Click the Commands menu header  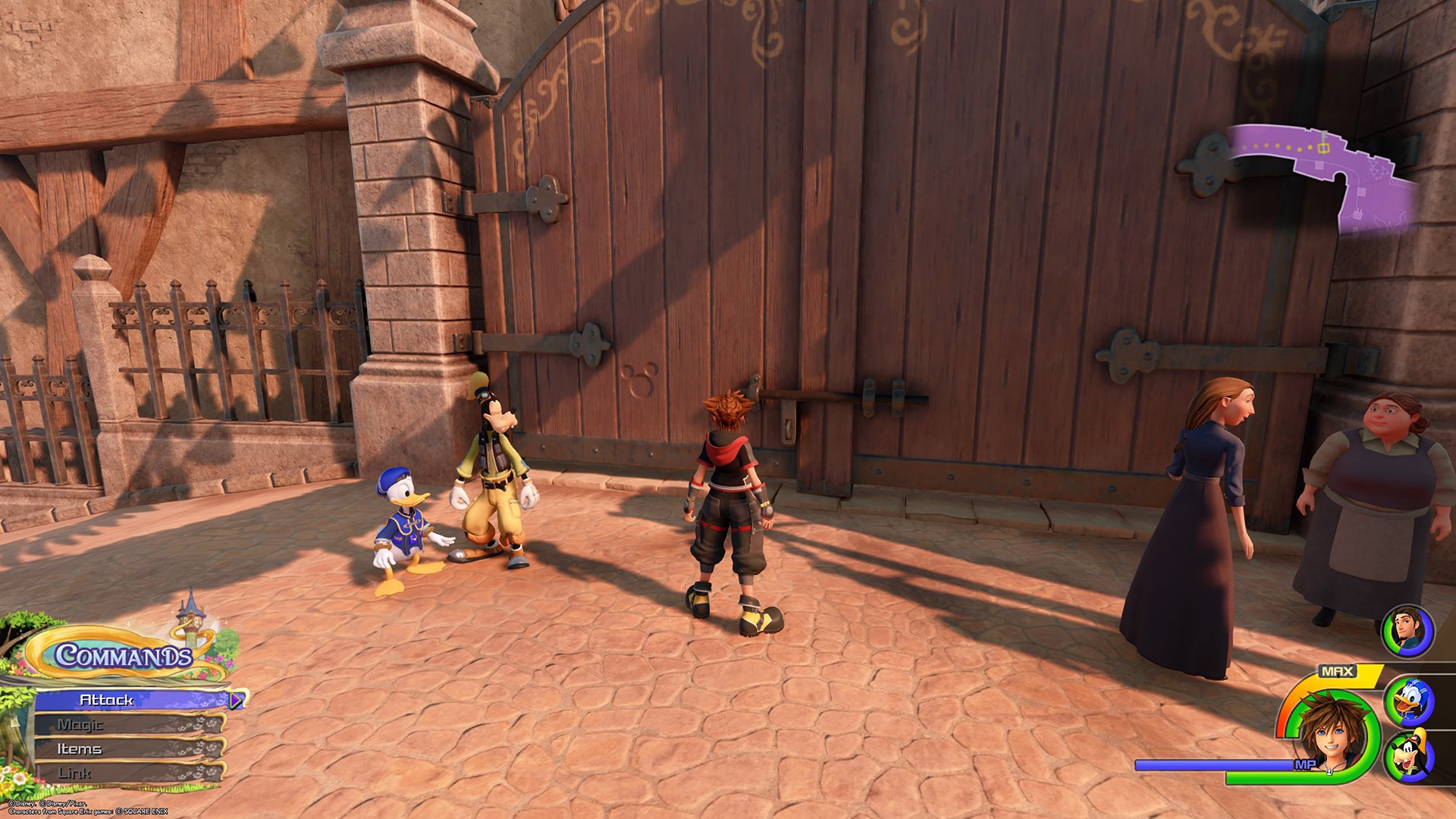123,655
